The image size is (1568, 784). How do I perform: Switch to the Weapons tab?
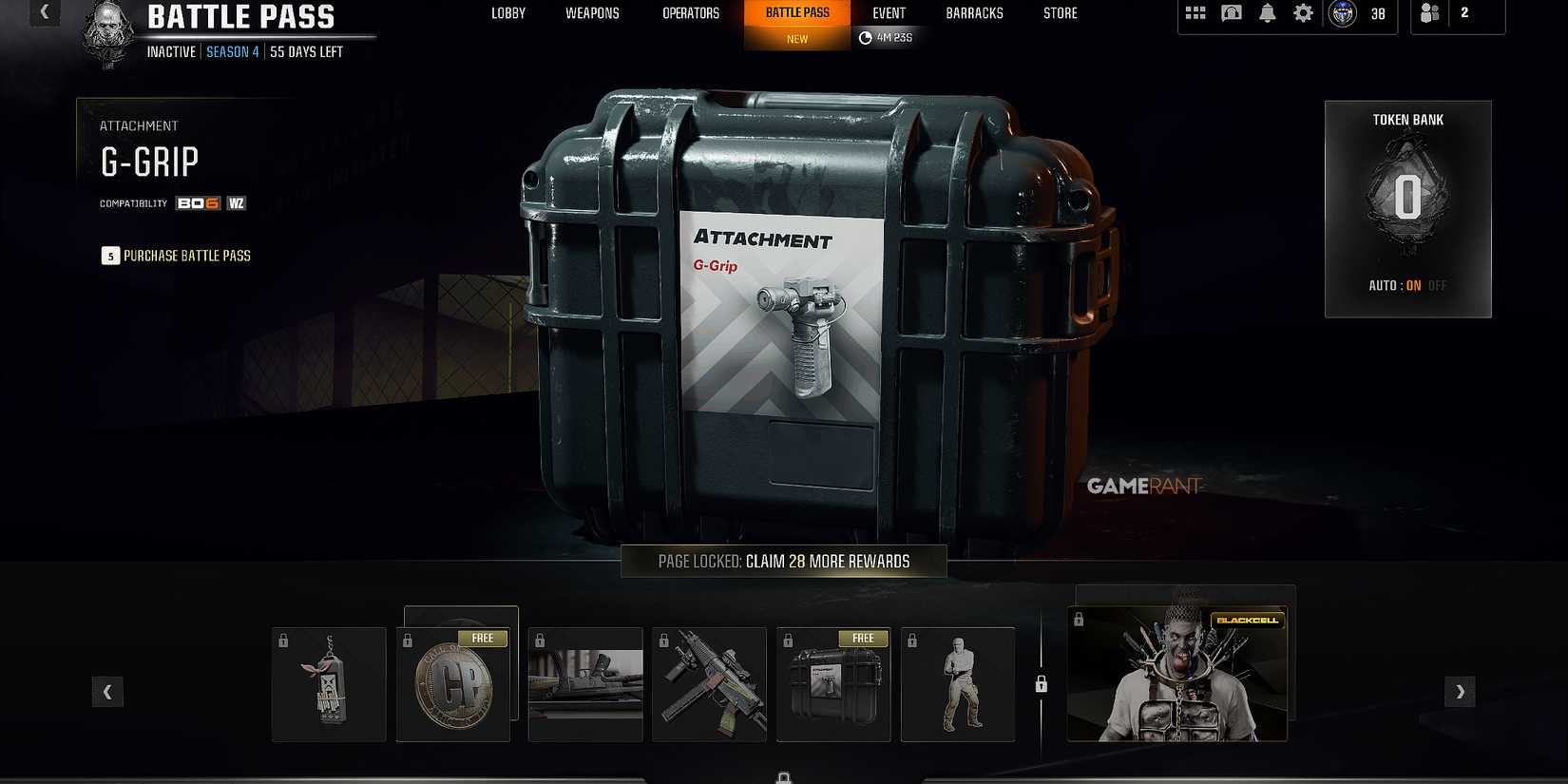point(591,13)
